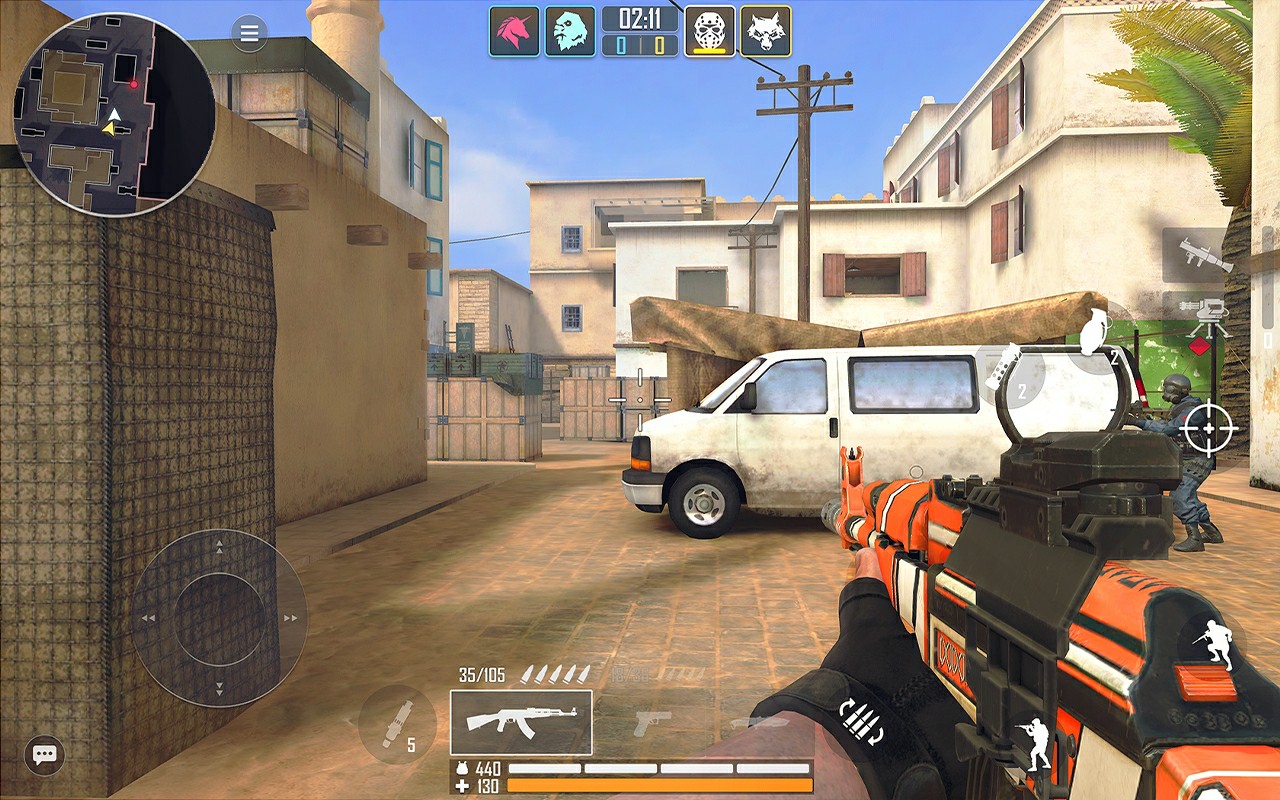This screenshot has width=1280, height=800.
Task: Tap the circular minimap
Action: click(113, 114)
